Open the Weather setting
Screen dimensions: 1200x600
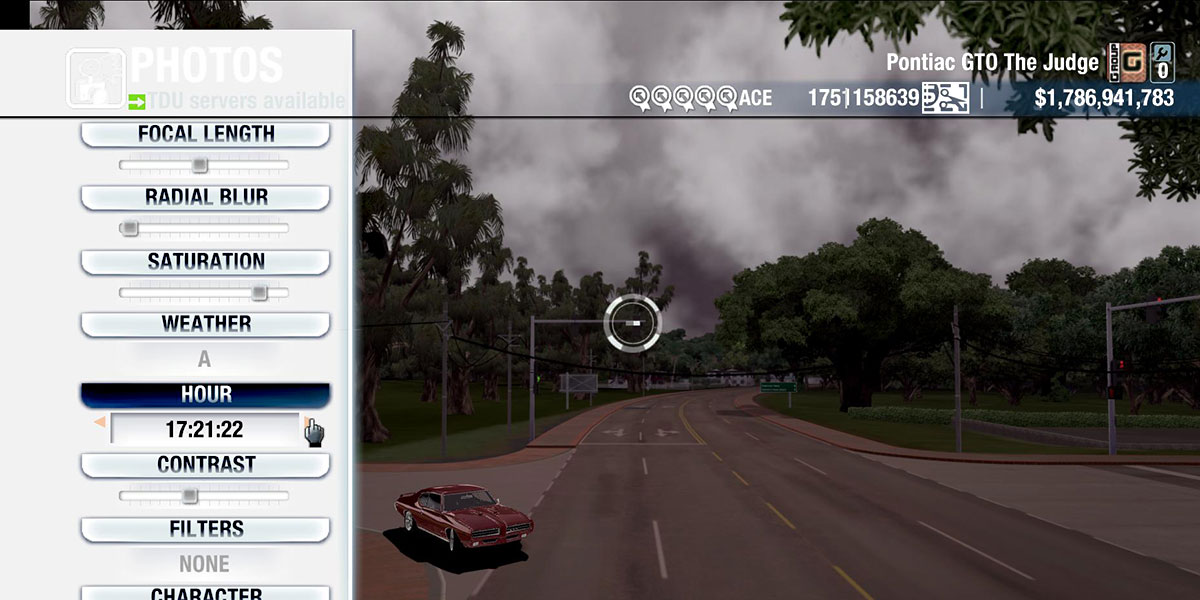[205, 324]
